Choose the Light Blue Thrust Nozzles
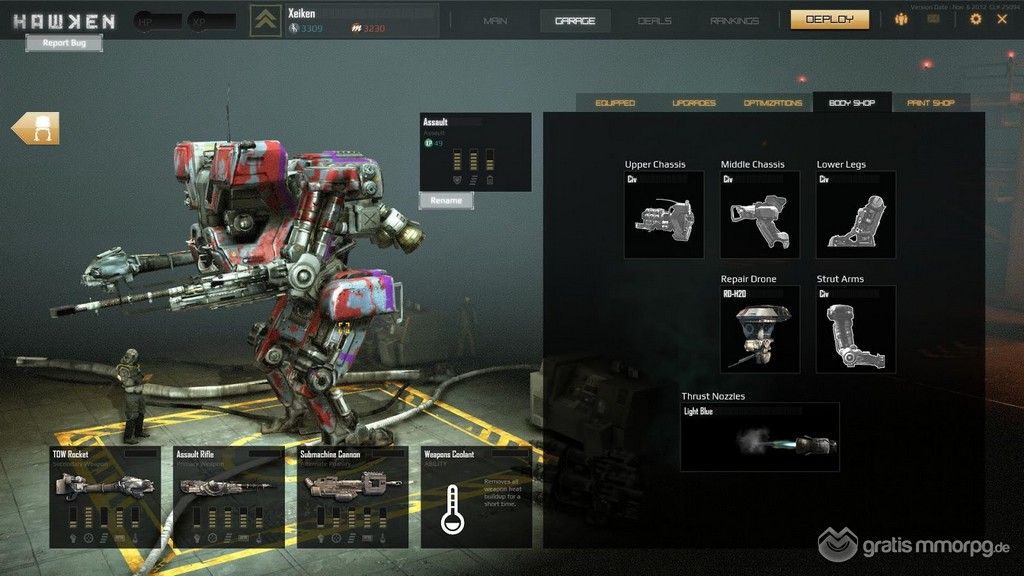 click(x=760, y=437)
